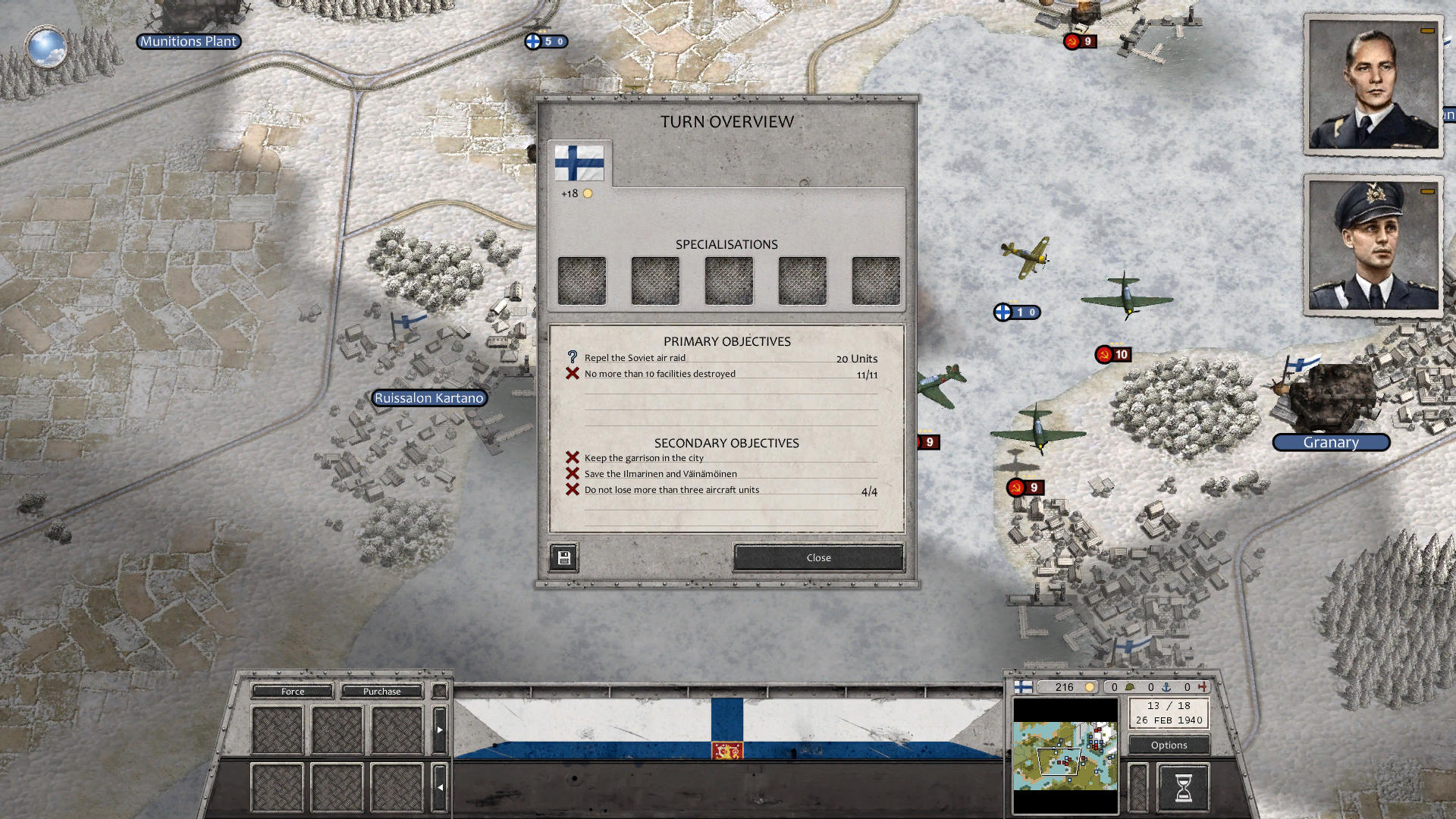Click the Finnish flag in the resource bar
Image resolution: width=1456 pixels, height=819 pixels.
pos(1022,687)
